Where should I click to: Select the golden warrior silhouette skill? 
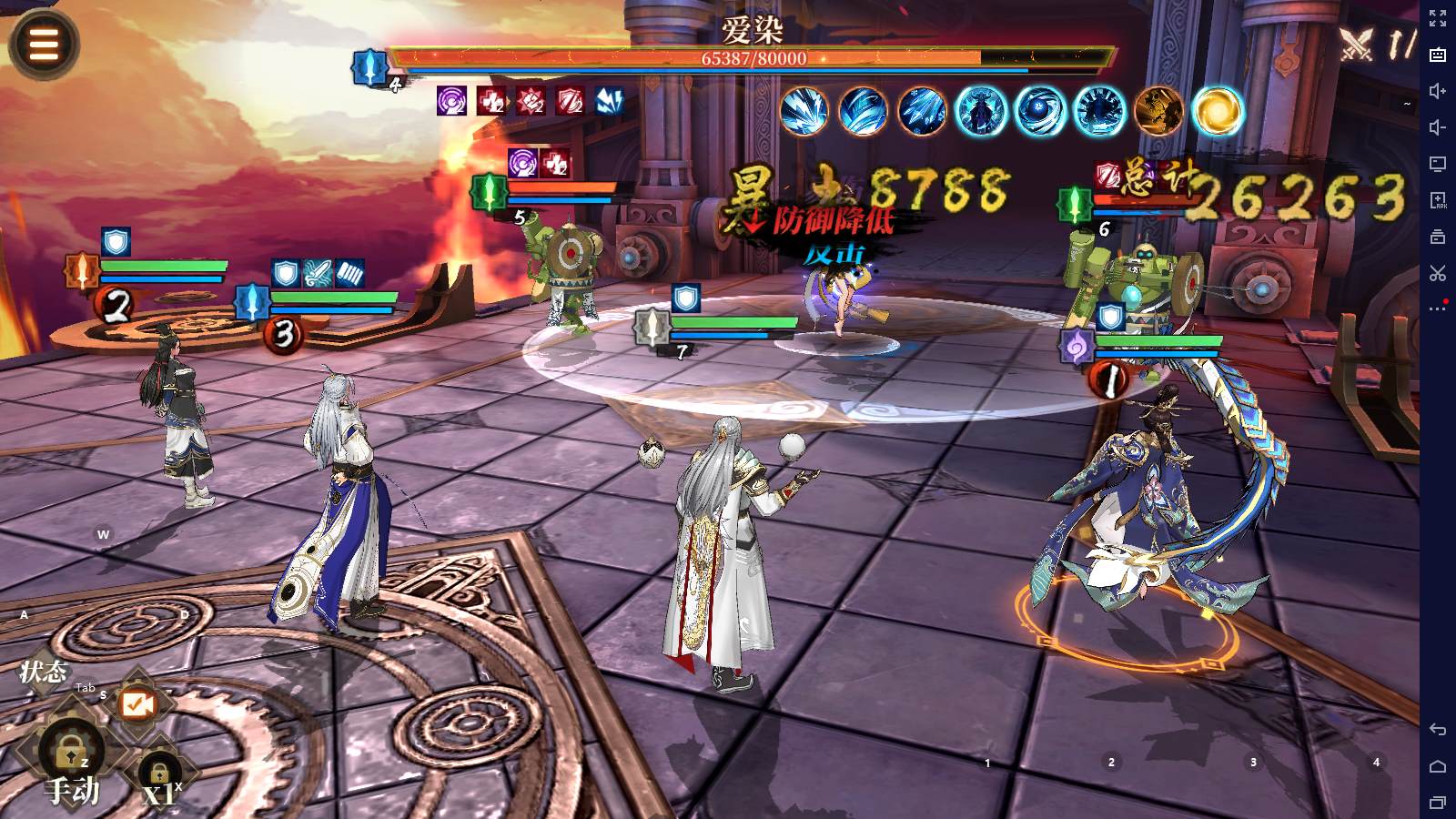pos(1158,111)
